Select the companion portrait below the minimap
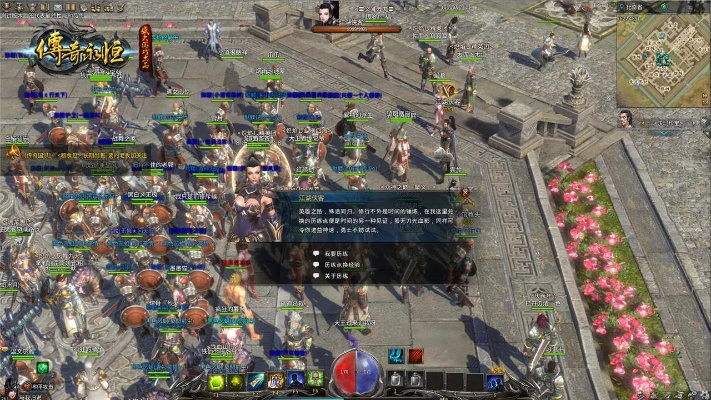The height and width of the screenshot is (400, 711). (x=625, y=119)
